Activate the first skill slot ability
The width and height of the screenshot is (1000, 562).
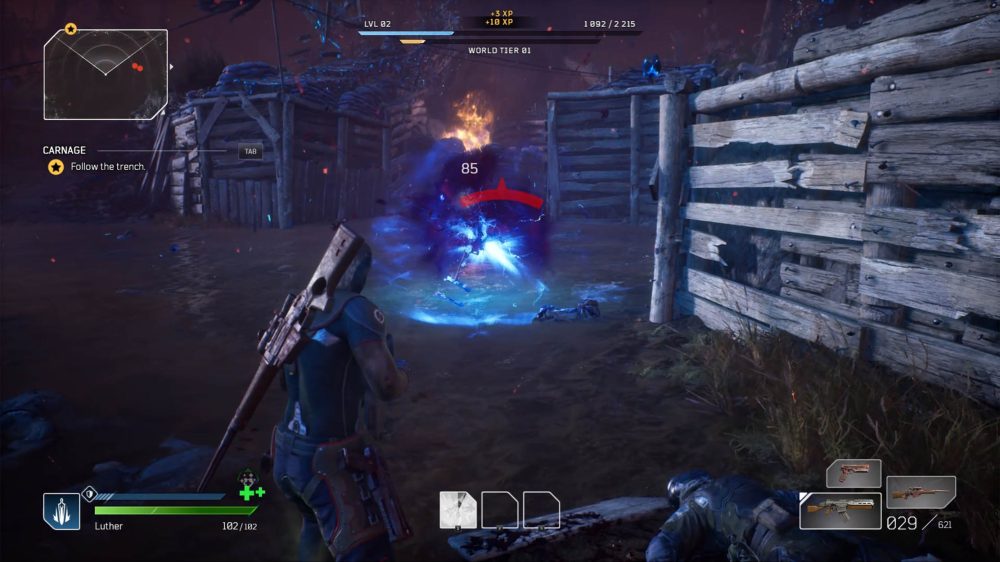[458, 510]
